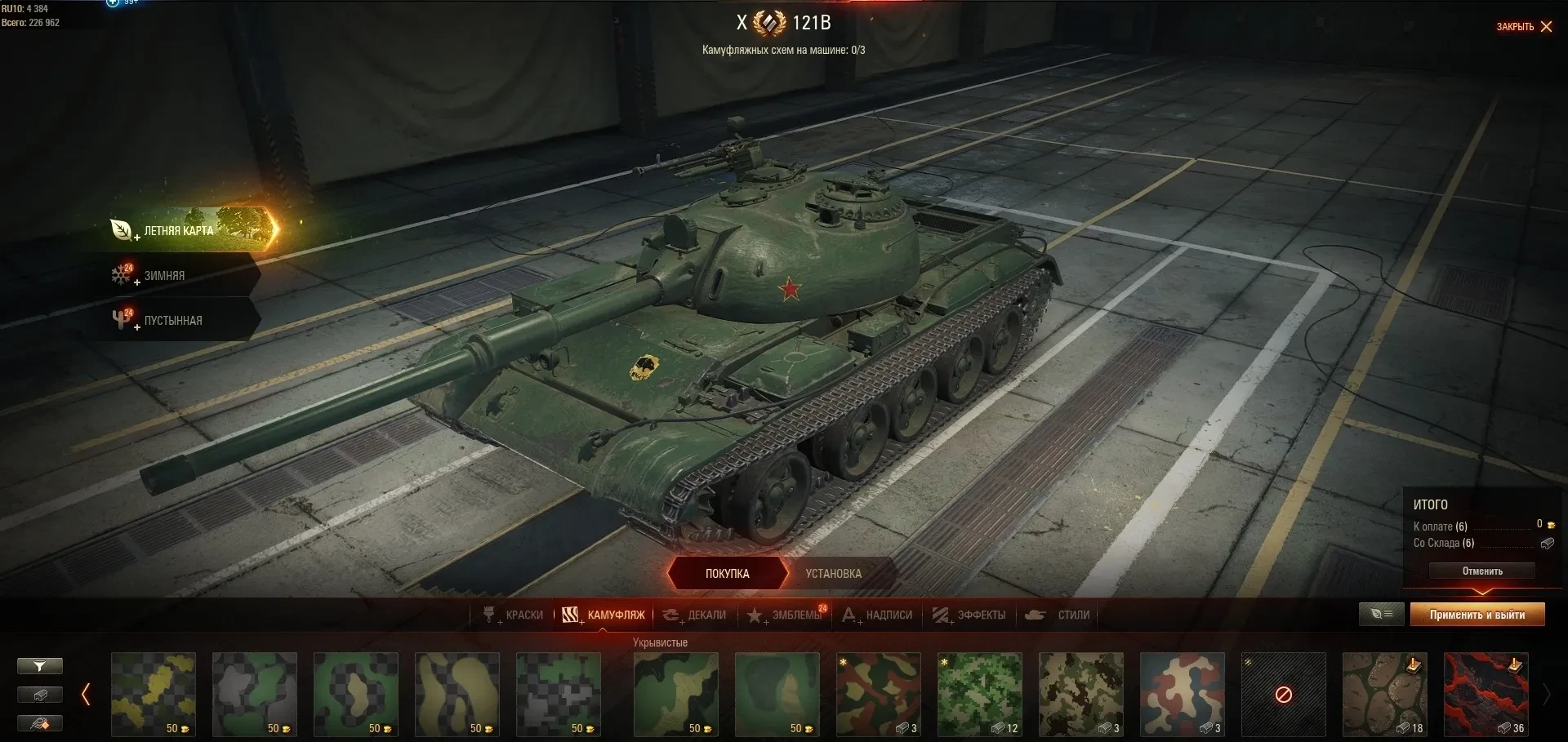
Task: Open the camouflage filter funnel button
Action: tap(39, 667)
